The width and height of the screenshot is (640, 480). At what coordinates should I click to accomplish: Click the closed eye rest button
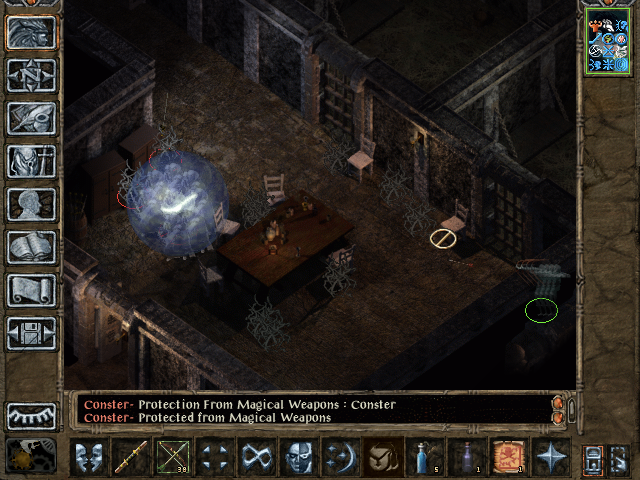pos(31,415)
